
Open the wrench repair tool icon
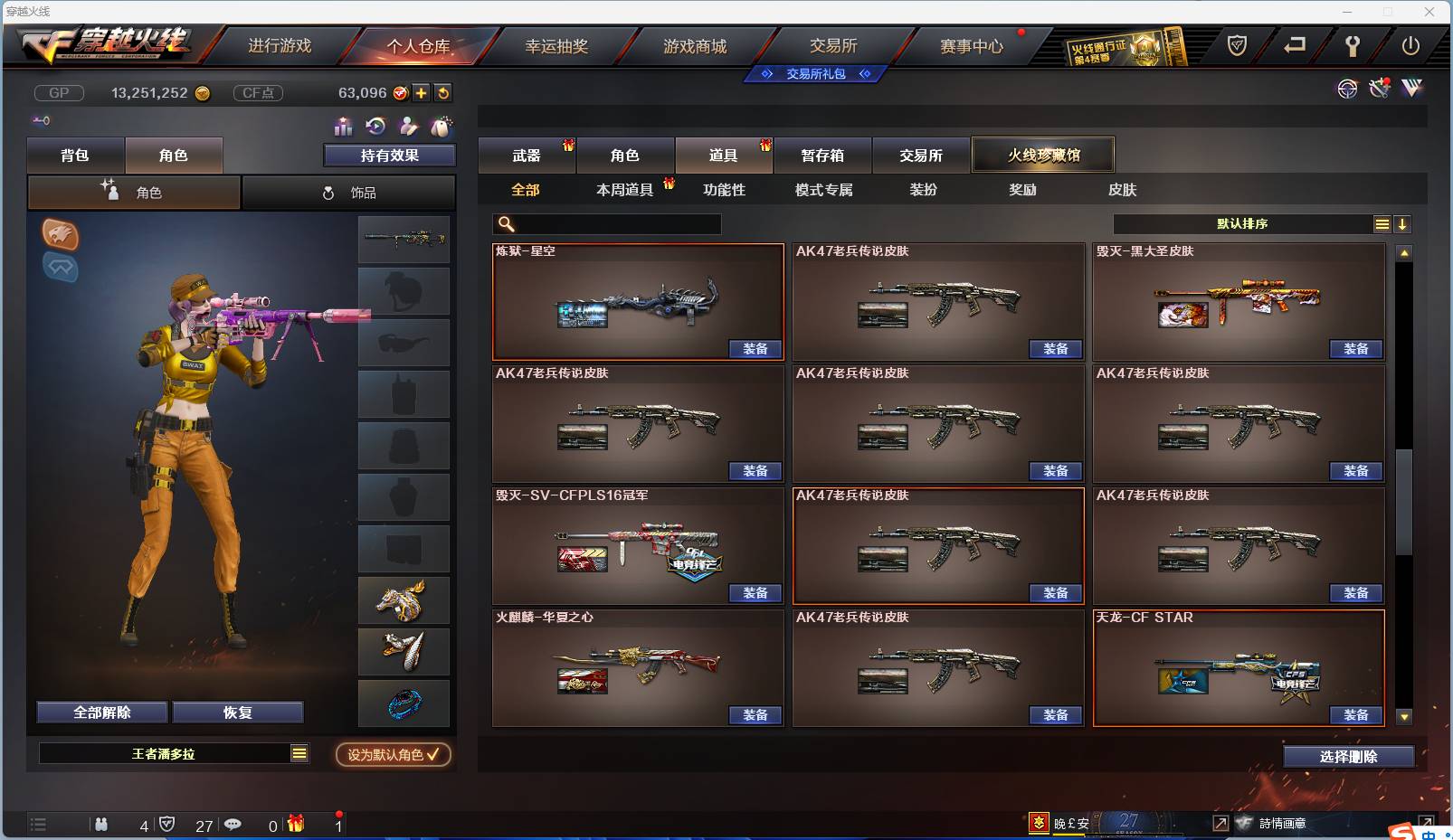click(x=1379, y=89)
